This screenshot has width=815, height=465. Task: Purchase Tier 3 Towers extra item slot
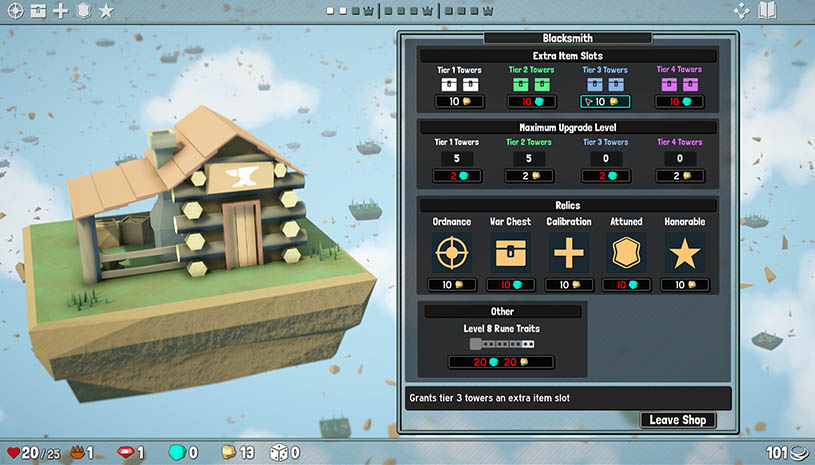(605, 102)
